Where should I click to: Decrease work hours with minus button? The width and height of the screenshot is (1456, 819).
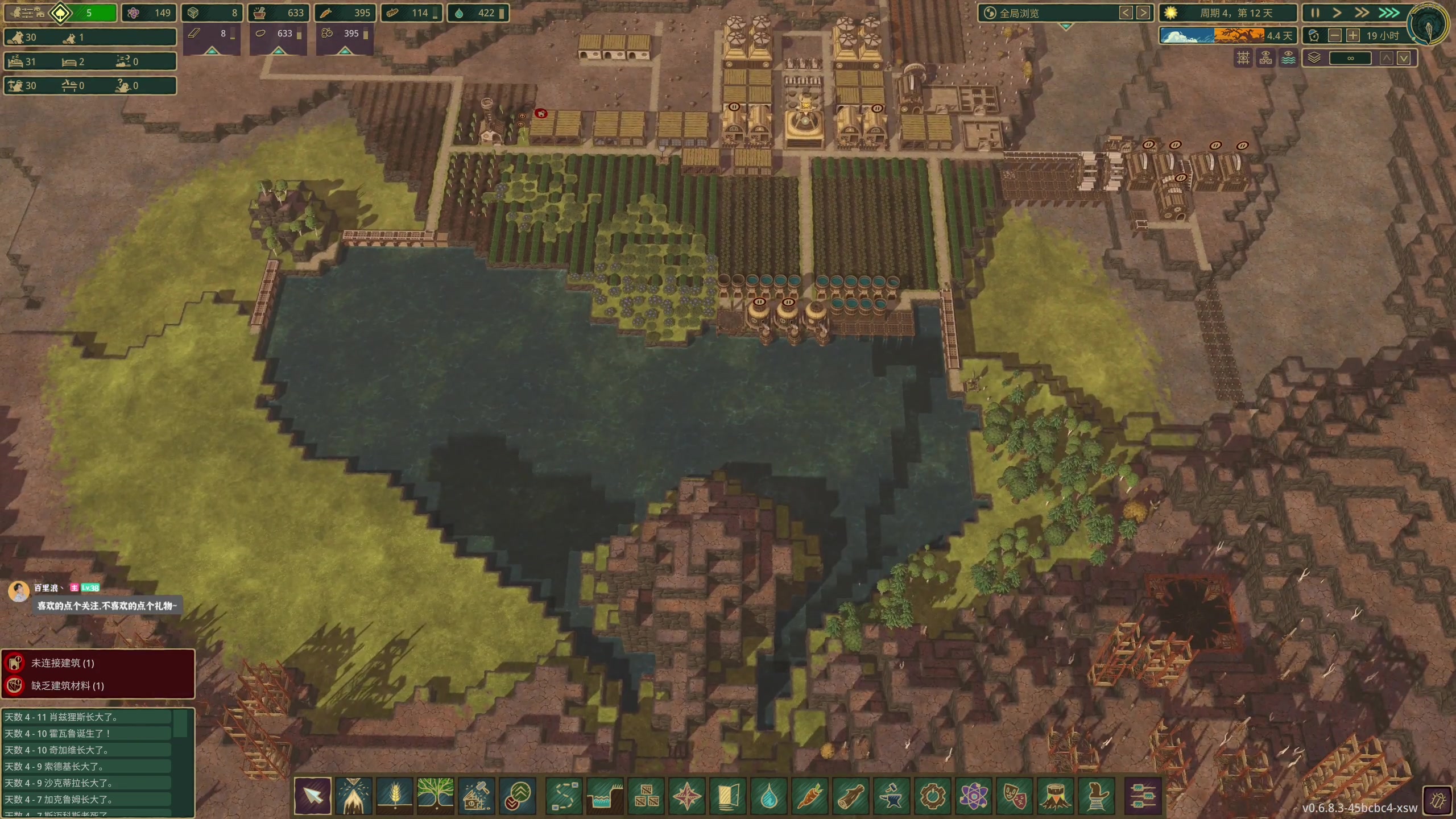click(x=1334, y=36)
